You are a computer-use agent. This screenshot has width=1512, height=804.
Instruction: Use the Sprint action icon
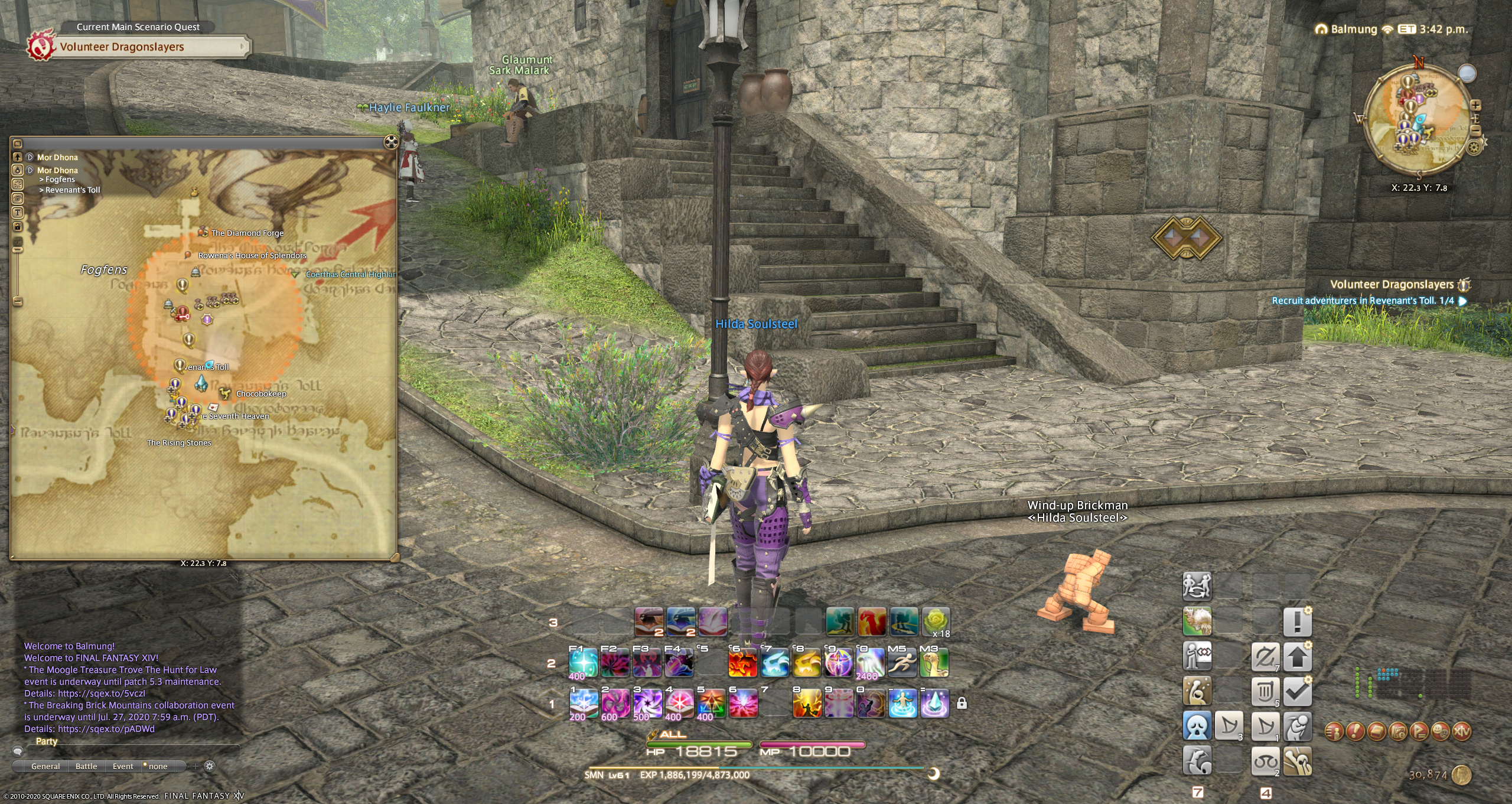click(902, 662)
